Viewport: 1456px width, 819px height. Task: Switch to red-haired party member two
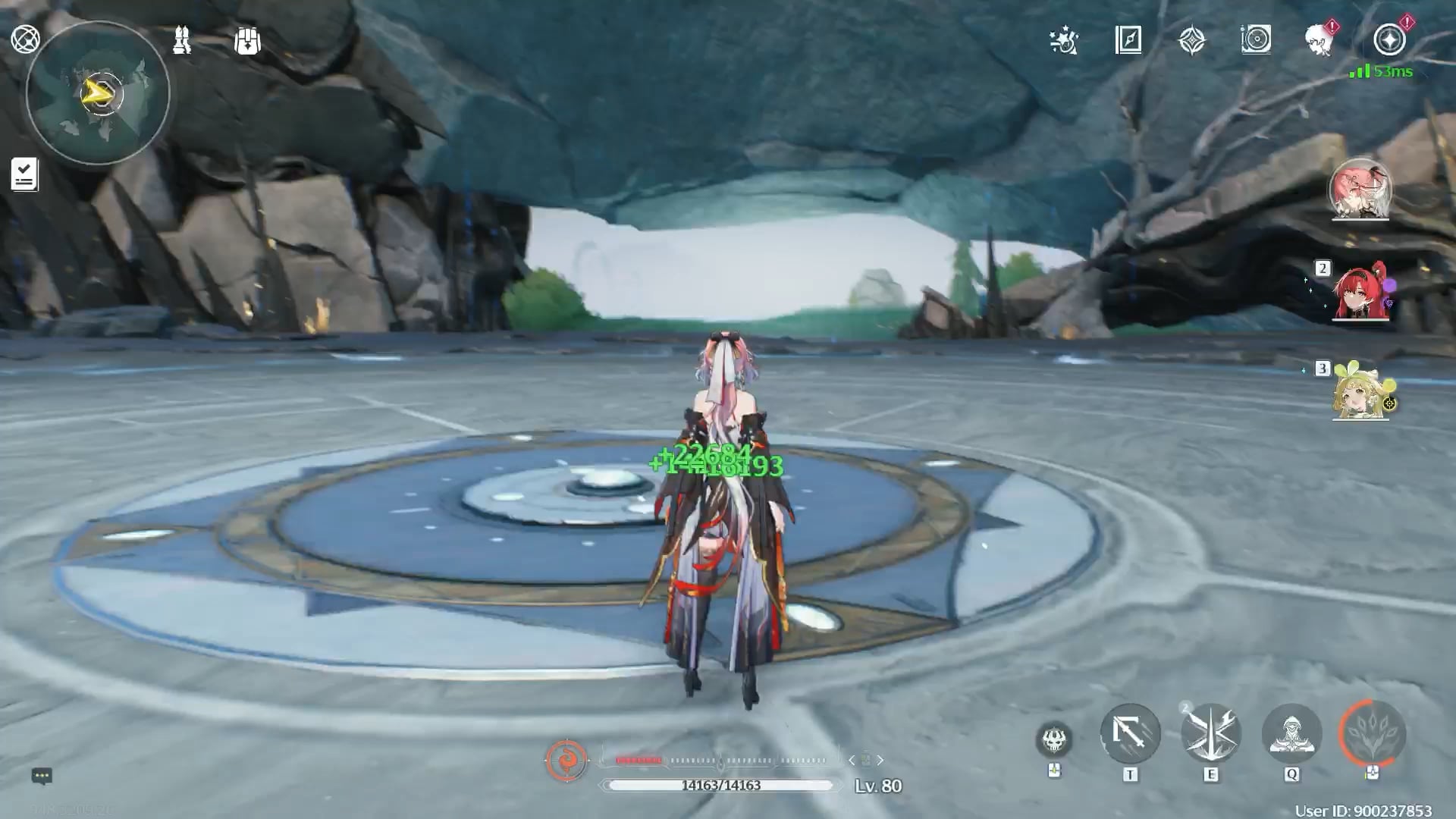point(1360,292)
